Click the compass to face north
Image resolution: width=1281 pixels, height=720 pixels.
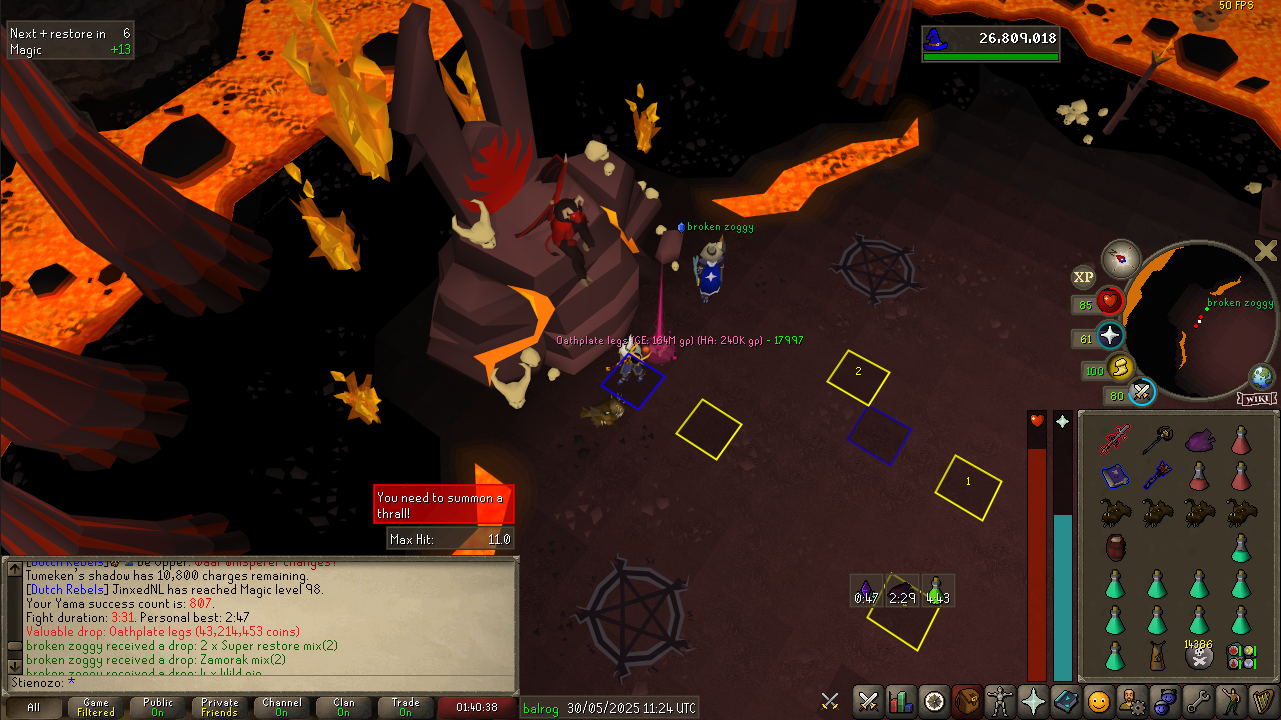[x=1122, y=259]
